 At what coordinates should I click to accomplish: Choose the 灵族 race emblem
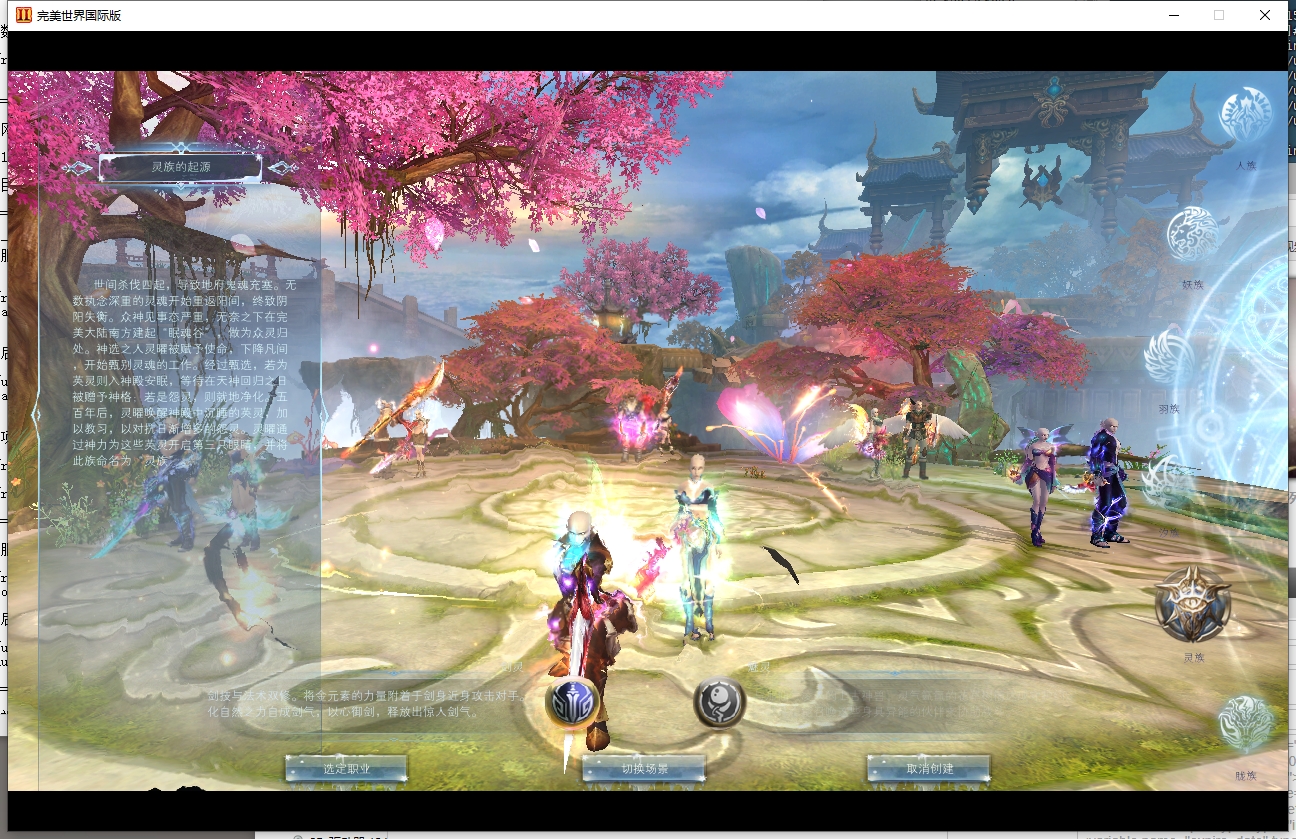click(1193, 603)
